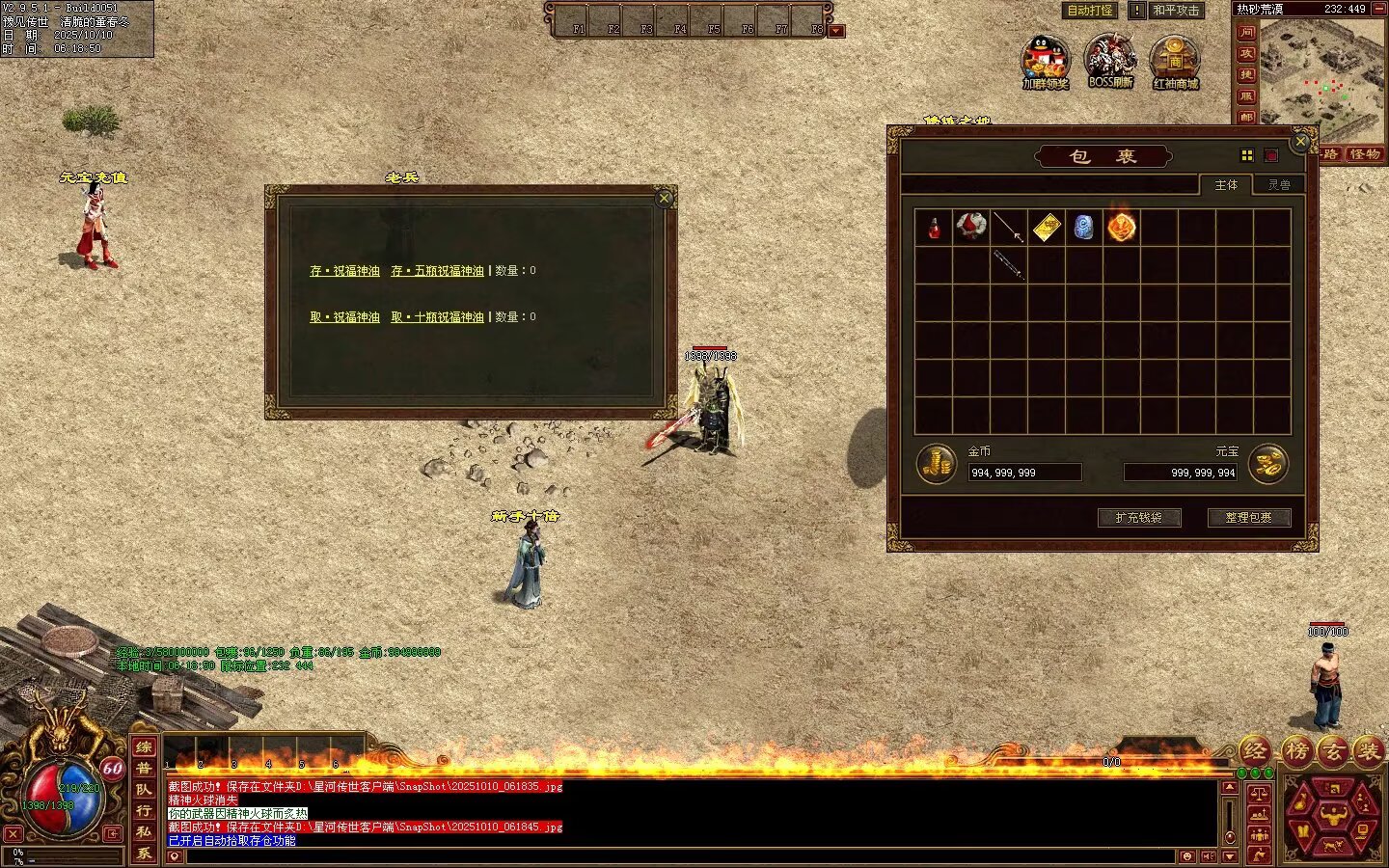This screenshot has height=868, width=1389.
Task: Toggle 自动打怪 auto-fight button
Action: pos(1090,11)
